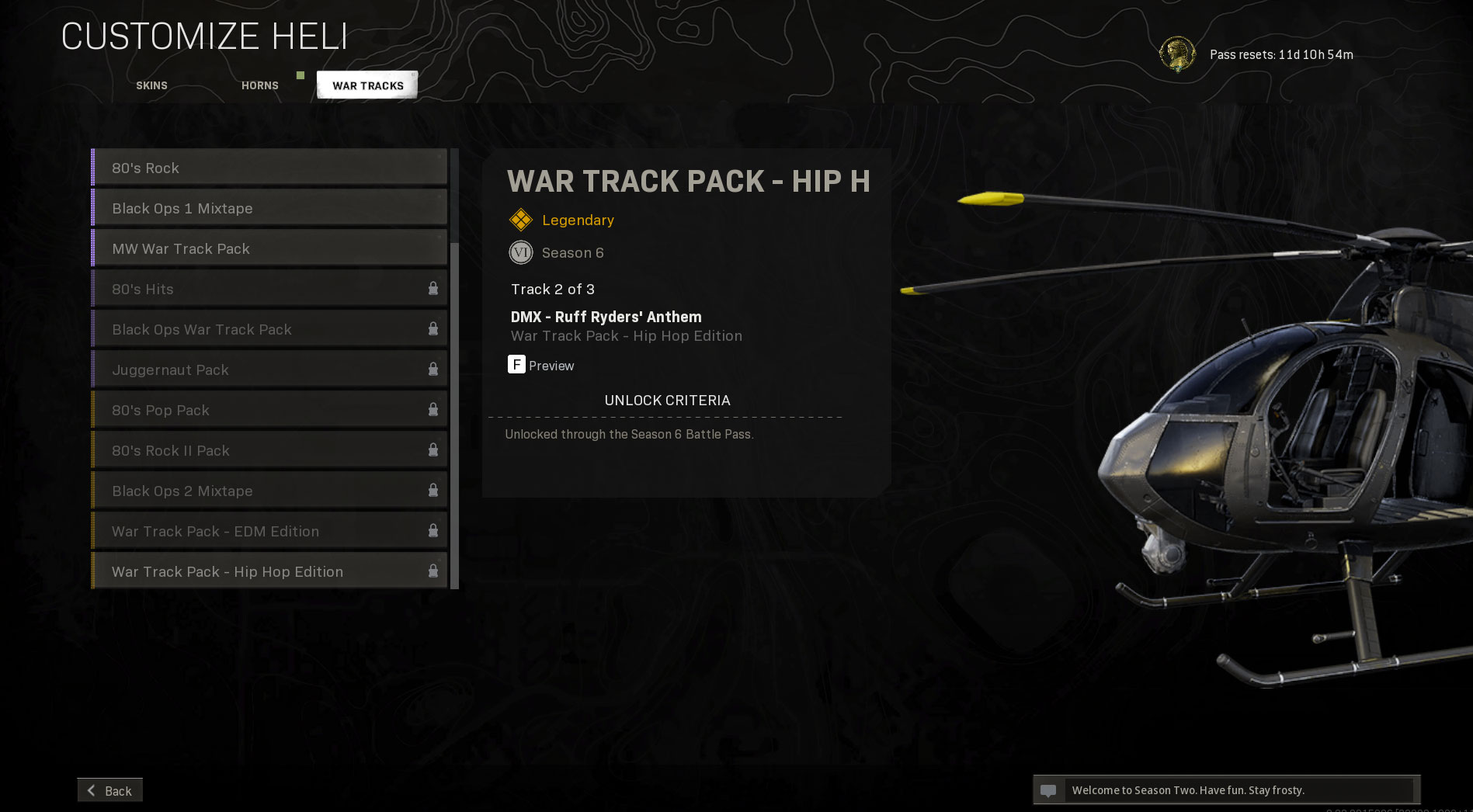The height and width of the screenshot is (812, 1473).
Task: Click the Battle Pass emblem near 'Pass resets'
Action: [1179, 54]
